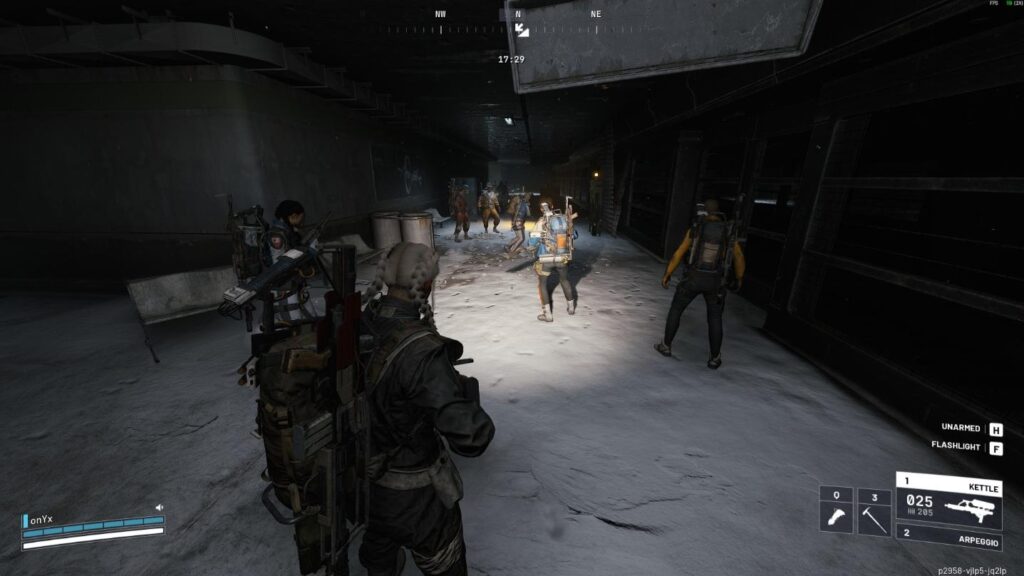Switch to the Arpeggio secondary weapon
1024x576 pixels.
tap(948, 539)
